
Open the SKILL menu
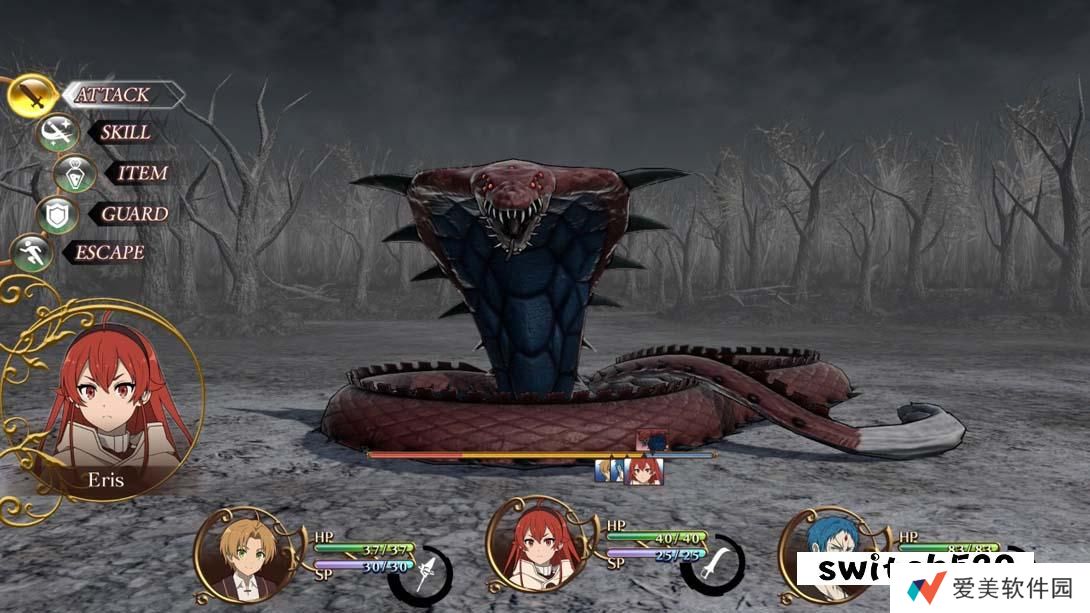tap(125, 132)
